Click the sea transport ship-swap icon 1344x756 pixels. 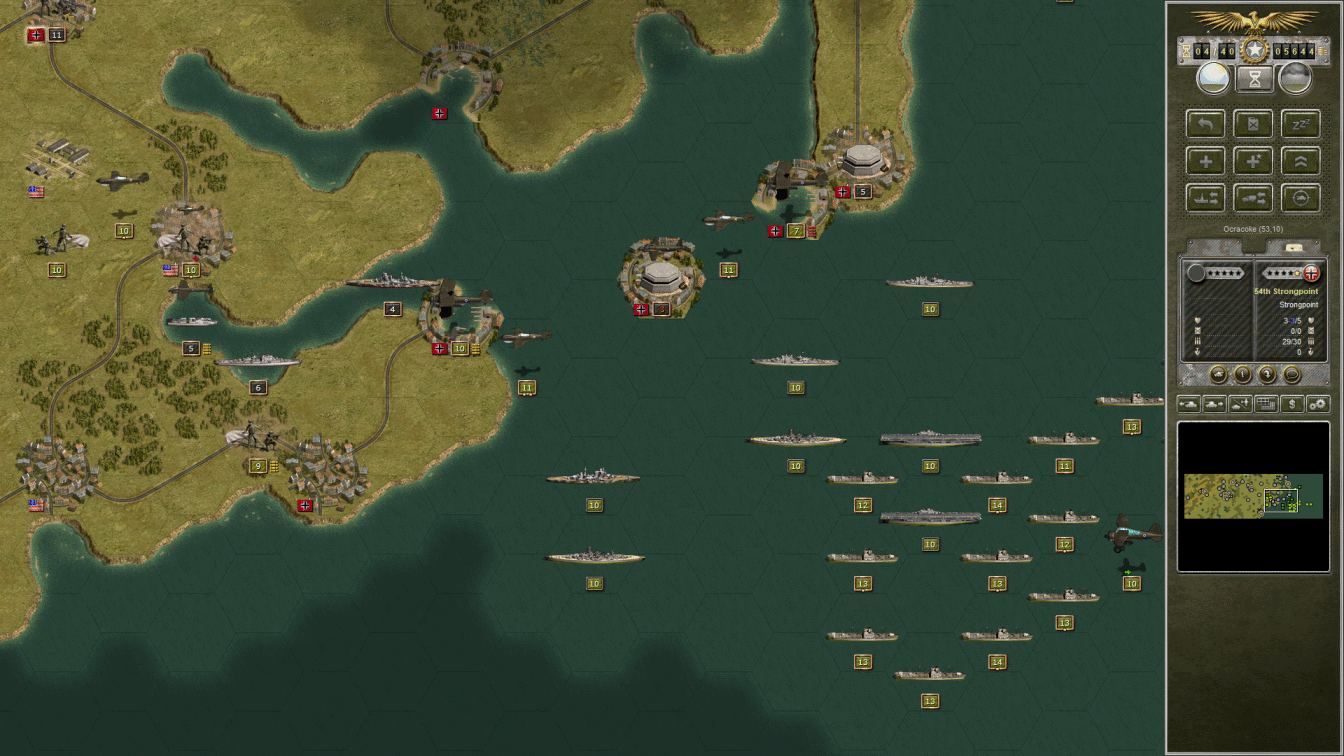coord(1208,197)
